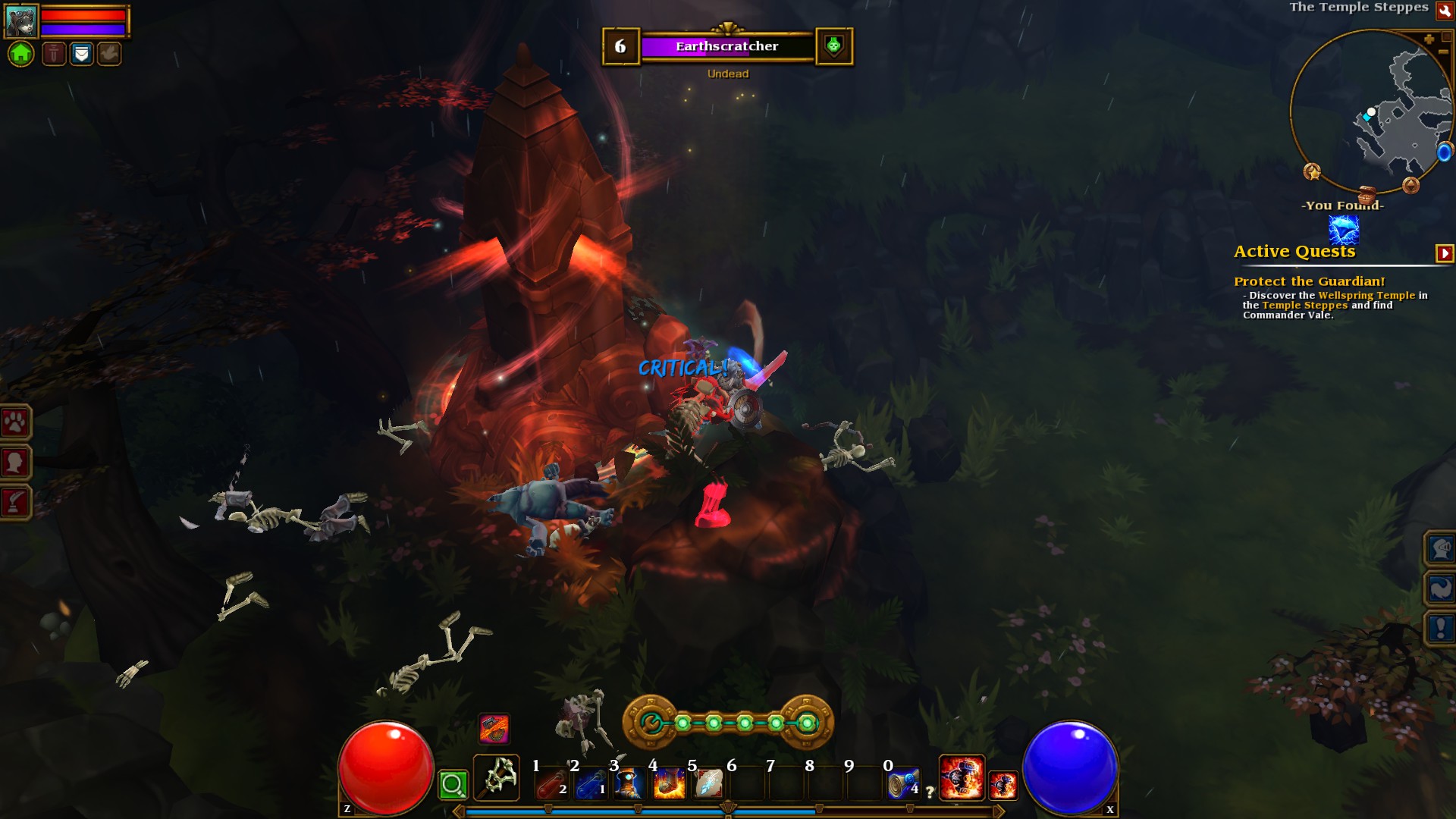Open the pet paw panel button
The width and height of the screenshot is (1456, 819).
15,422
